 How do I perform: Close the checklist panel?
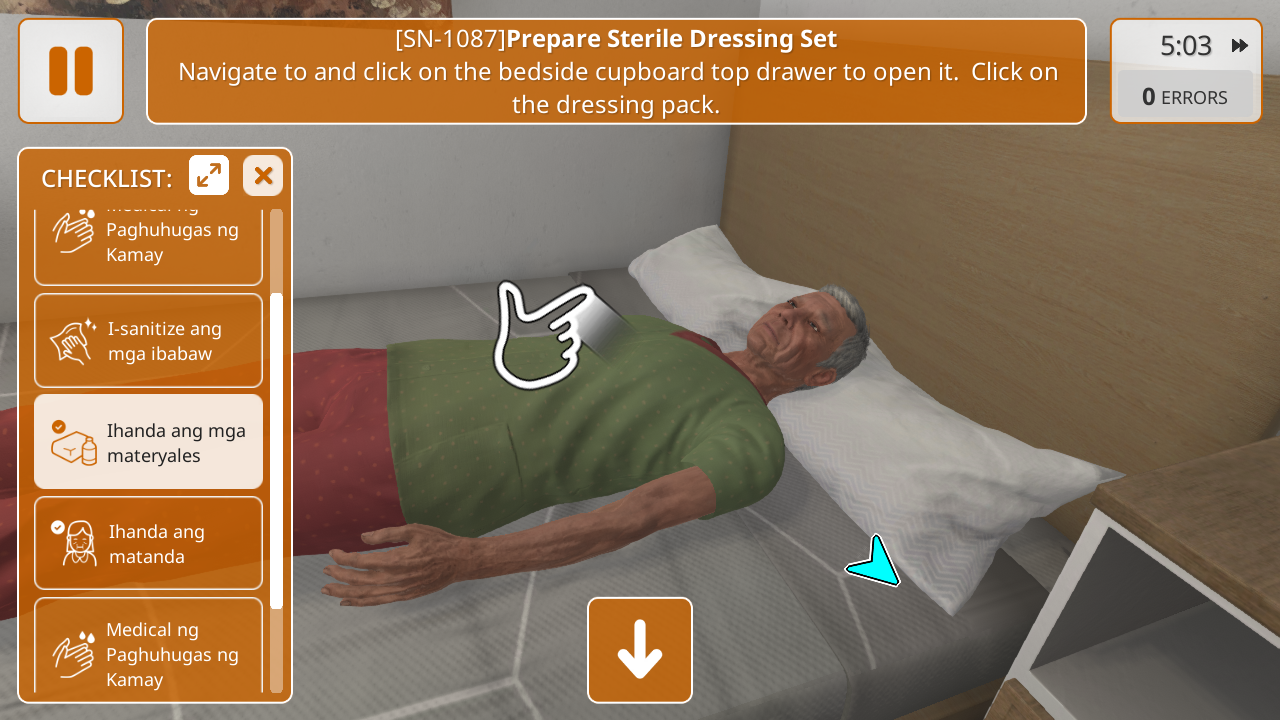263,176
